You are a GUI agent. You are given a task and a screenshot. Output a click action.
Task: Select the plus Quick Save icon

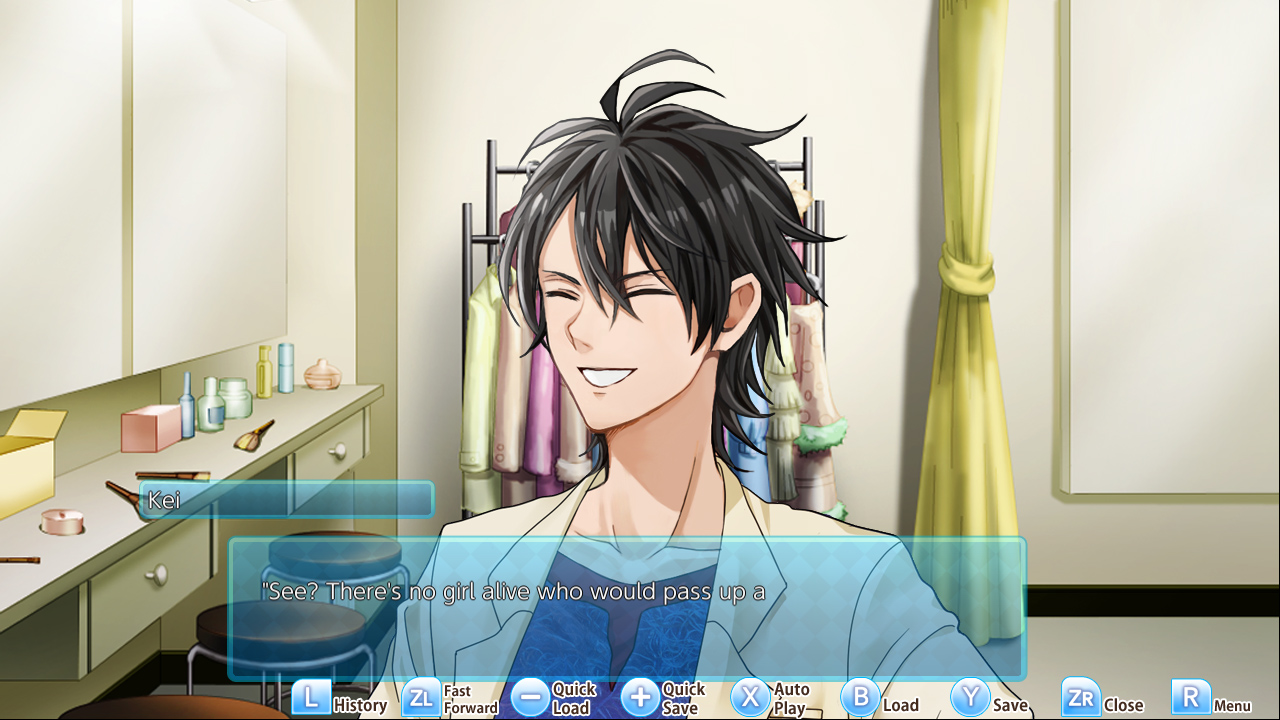coord(641,698)
